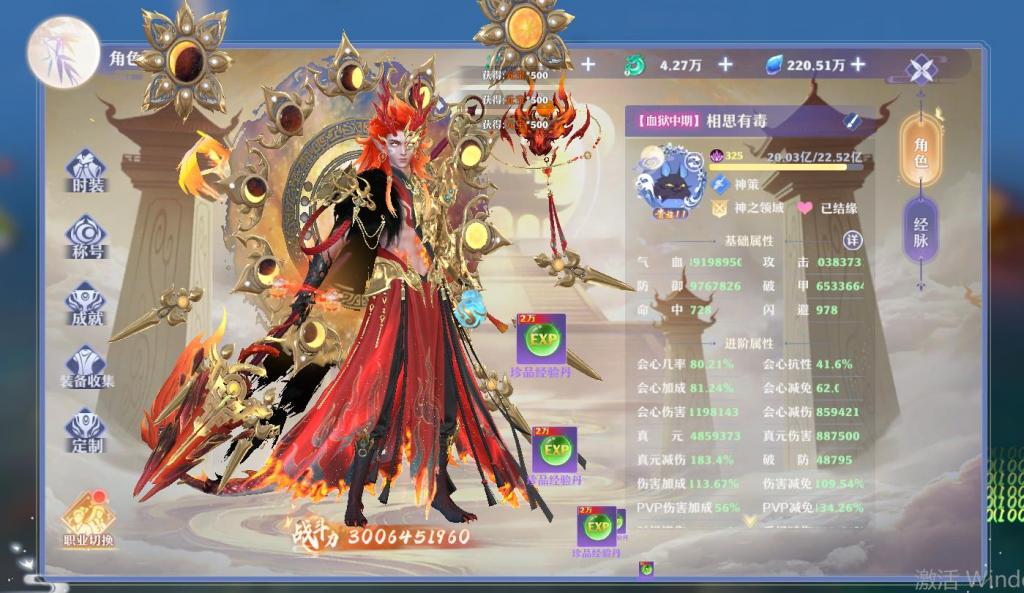
Task: Expand attributes list with the down arrow
Action: 749,520
